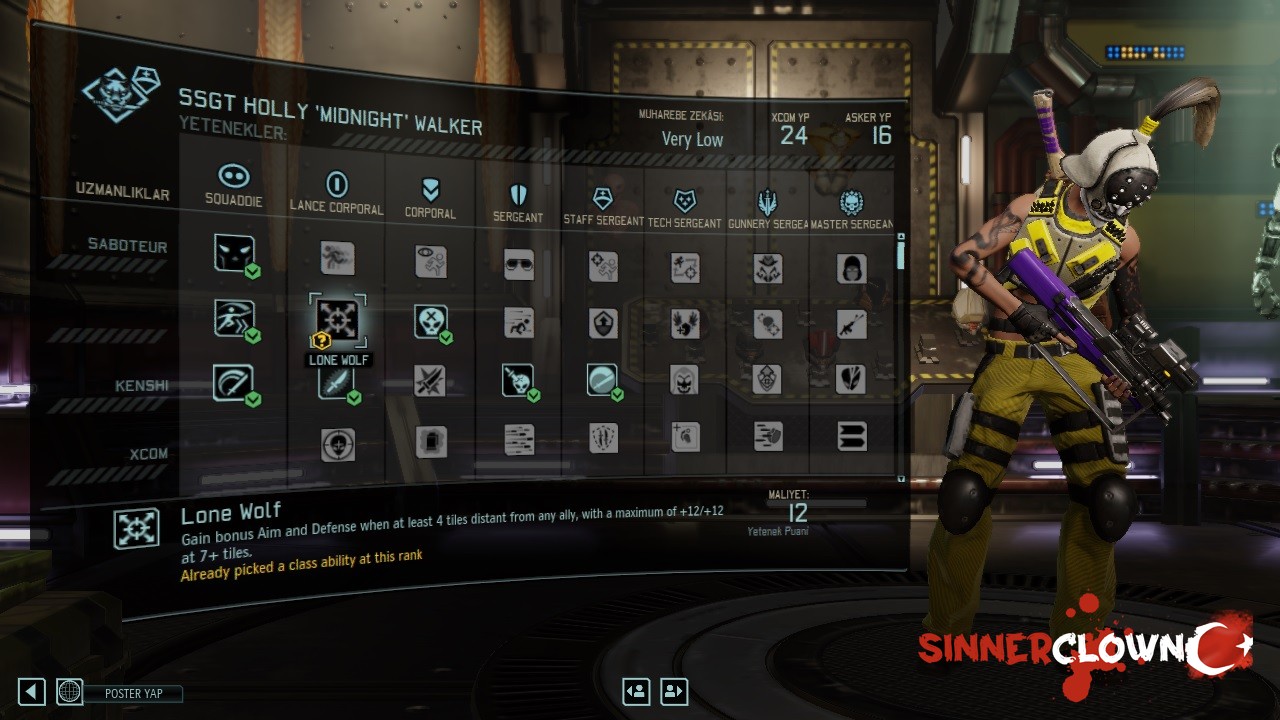The height and width of the screenshot is (720, 1280).
Task: Choose the shield with up arrow ability
Action: point(603,323)
